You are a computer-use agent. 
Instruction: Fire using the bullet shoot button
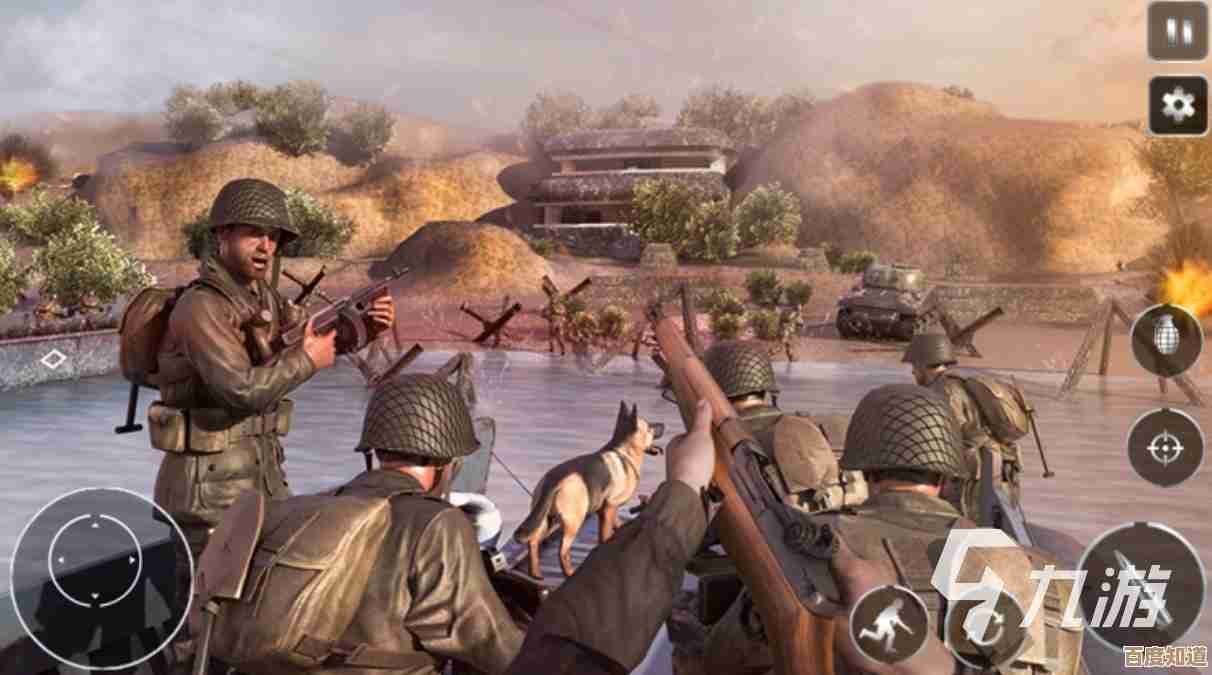tap(1141, 585)
